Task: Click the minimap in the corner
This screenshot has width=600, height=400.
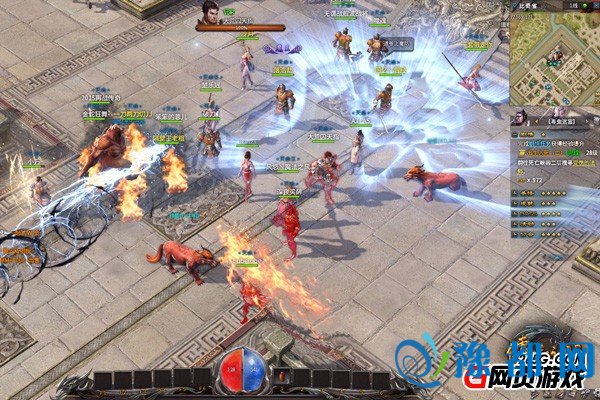Action: pos(555,58)
